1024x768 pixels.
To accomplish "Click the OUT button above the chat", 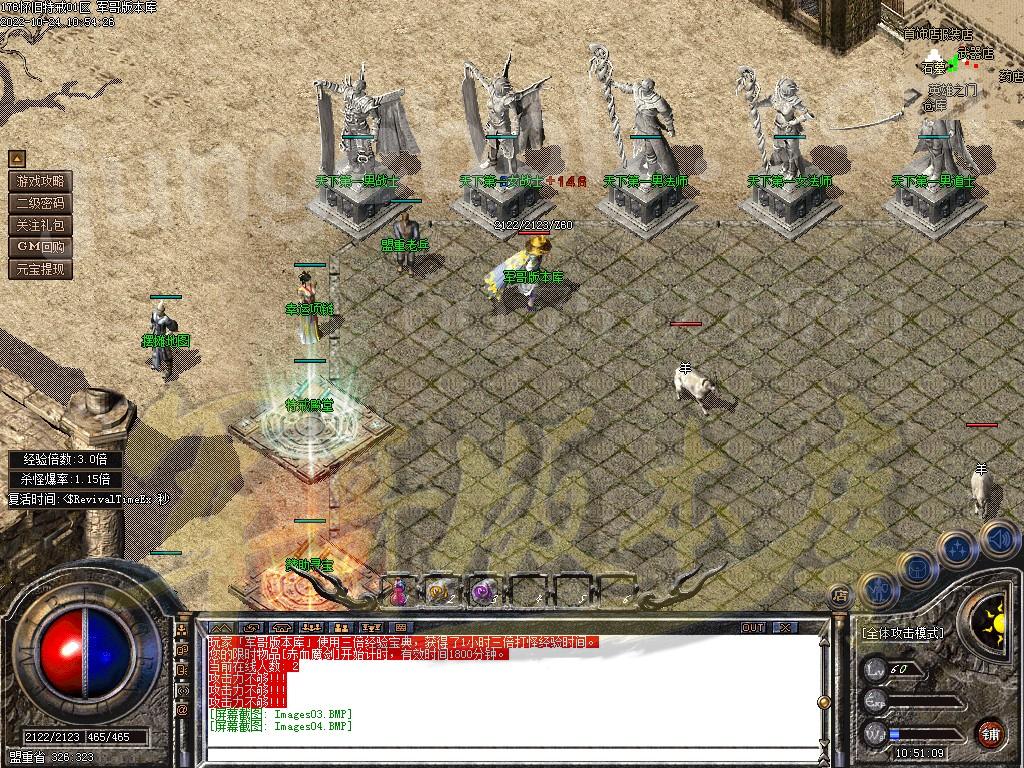I will point(753,628).
